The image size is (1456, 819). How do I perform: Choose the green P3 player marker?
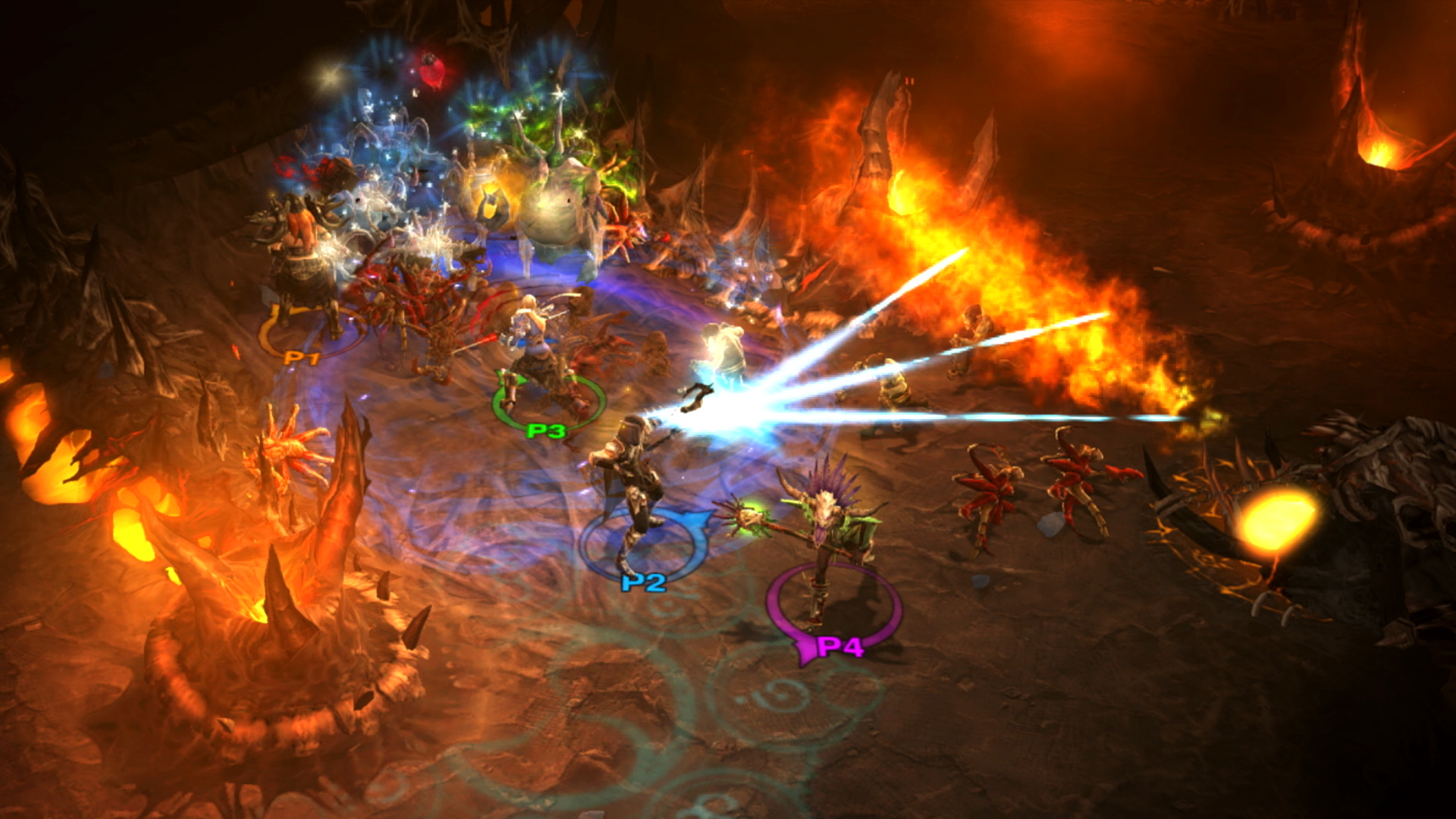pos(546,431)
